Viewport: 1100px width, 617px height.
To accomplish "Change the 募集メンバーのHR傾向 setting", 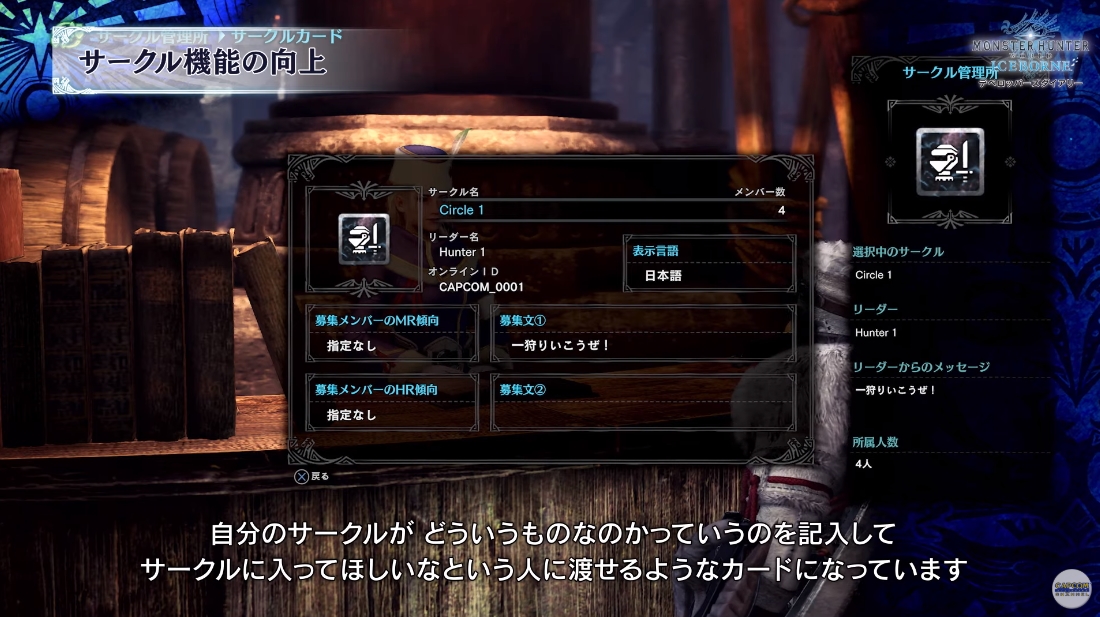I will click(391, 402).
